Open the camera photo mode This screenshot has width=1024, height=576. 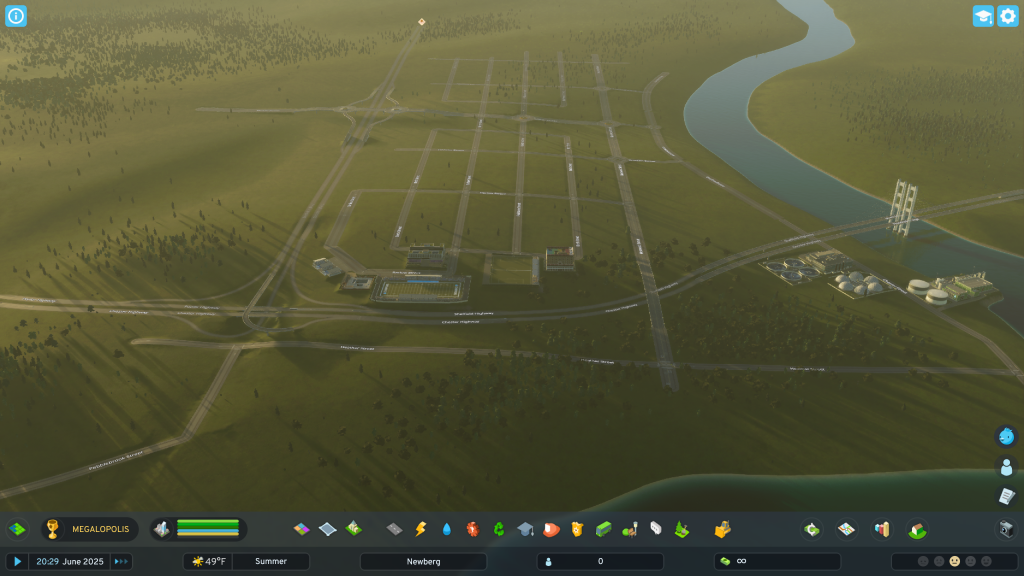coord(1006,529)
